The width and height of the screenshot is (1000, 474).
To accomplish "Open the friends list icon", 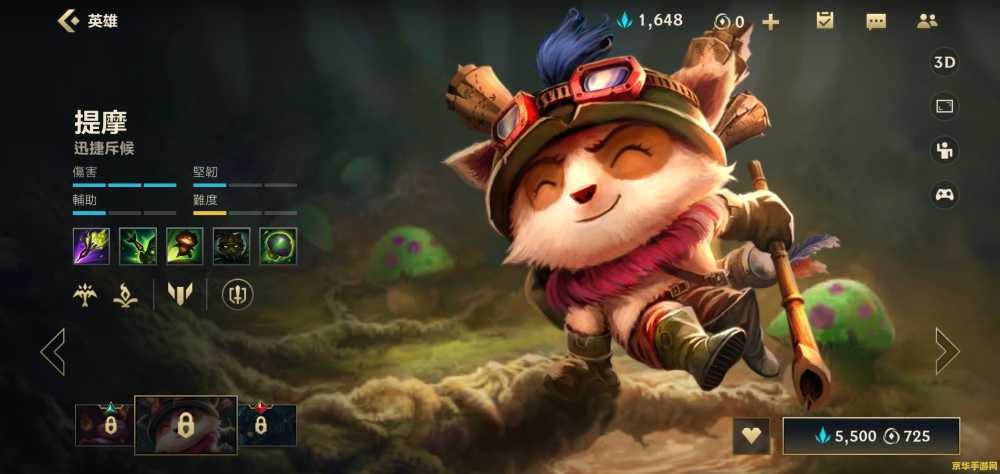I will 927,21.
